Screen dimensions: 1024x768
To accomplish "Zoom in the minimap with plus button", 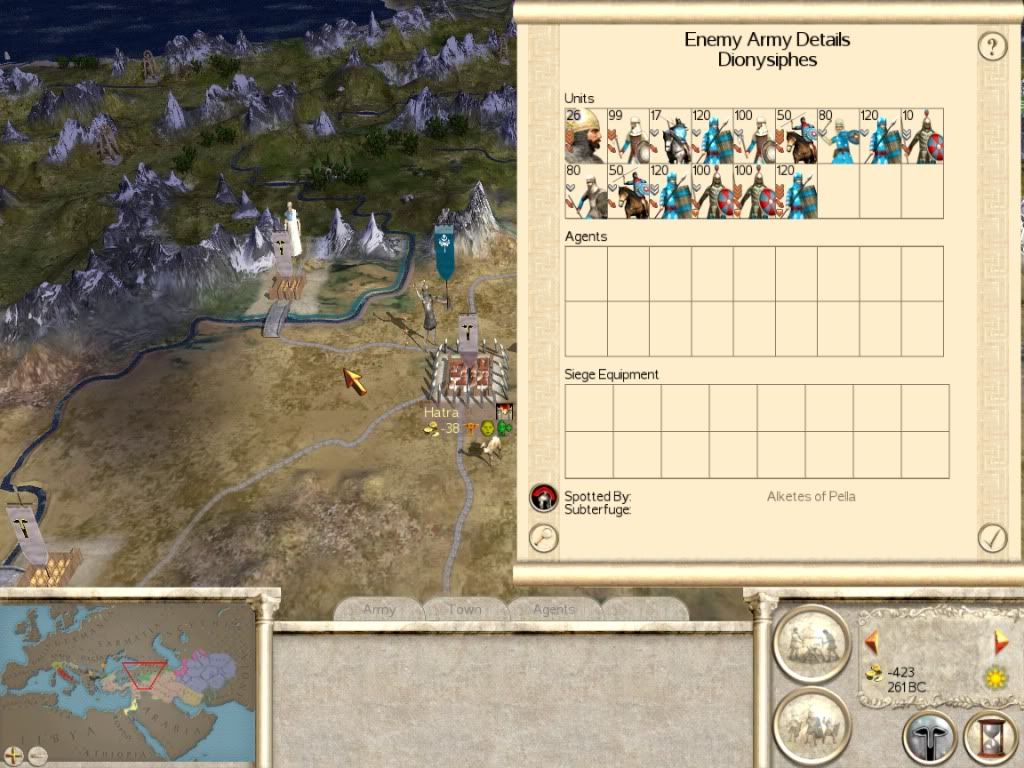I will pyautogui.click(x=14, y=753).
